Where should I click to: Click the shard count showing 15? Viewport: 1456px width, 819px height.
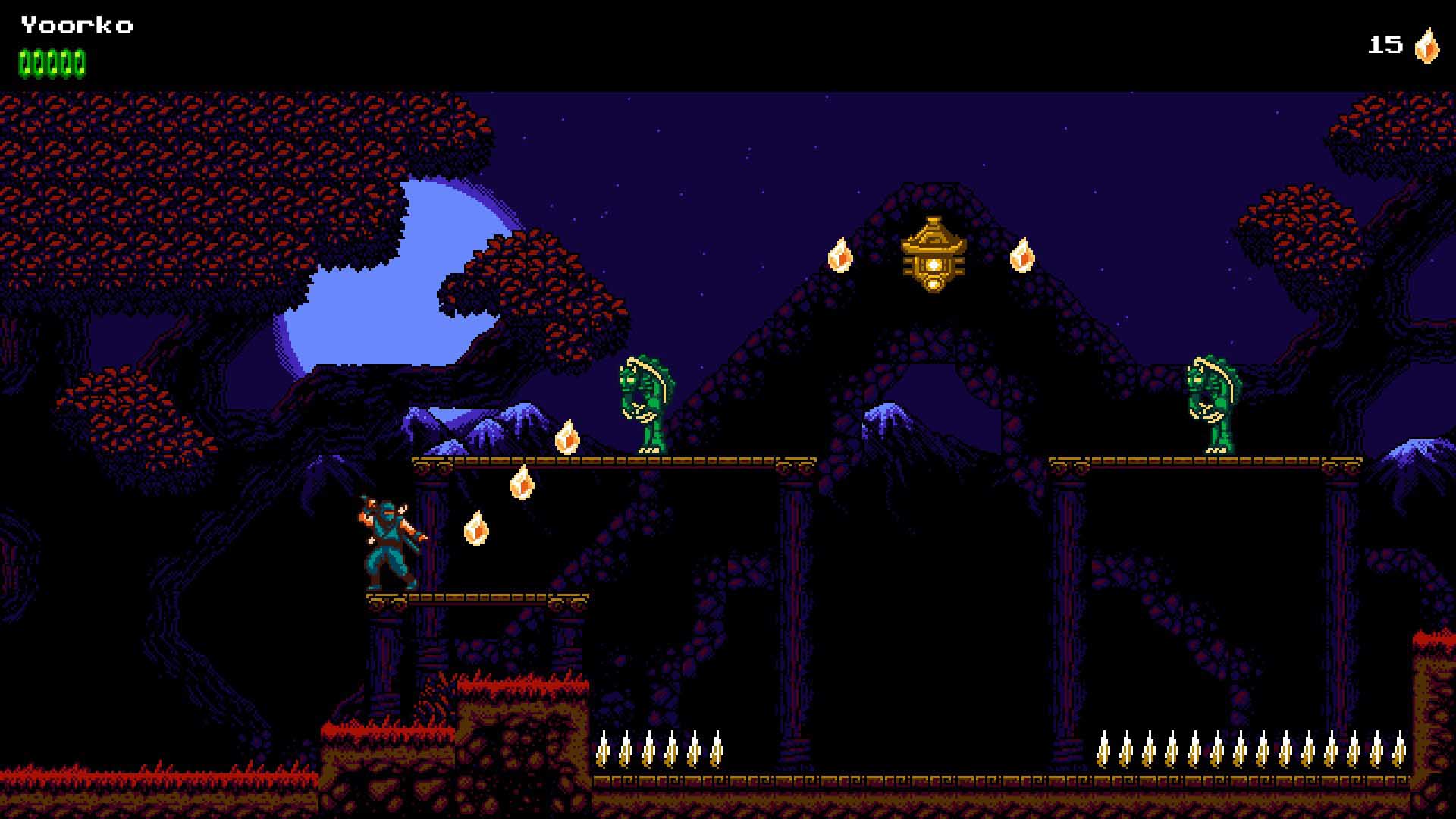pyautogui.click(x=1385, y=45)
